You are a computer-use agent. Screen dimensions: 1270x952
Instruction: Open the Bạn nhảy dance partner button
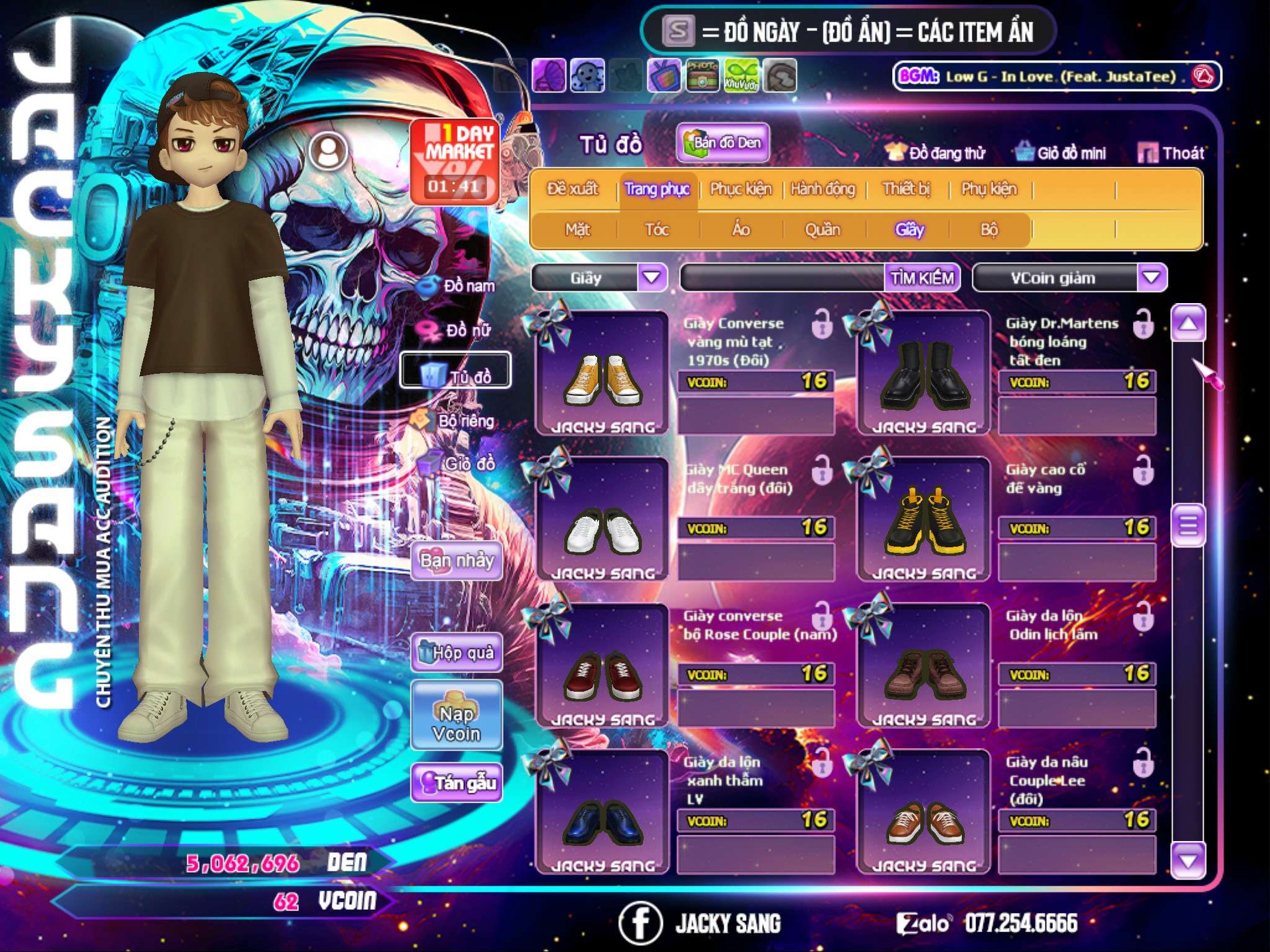pyautogui.click(x=457, y=561)
